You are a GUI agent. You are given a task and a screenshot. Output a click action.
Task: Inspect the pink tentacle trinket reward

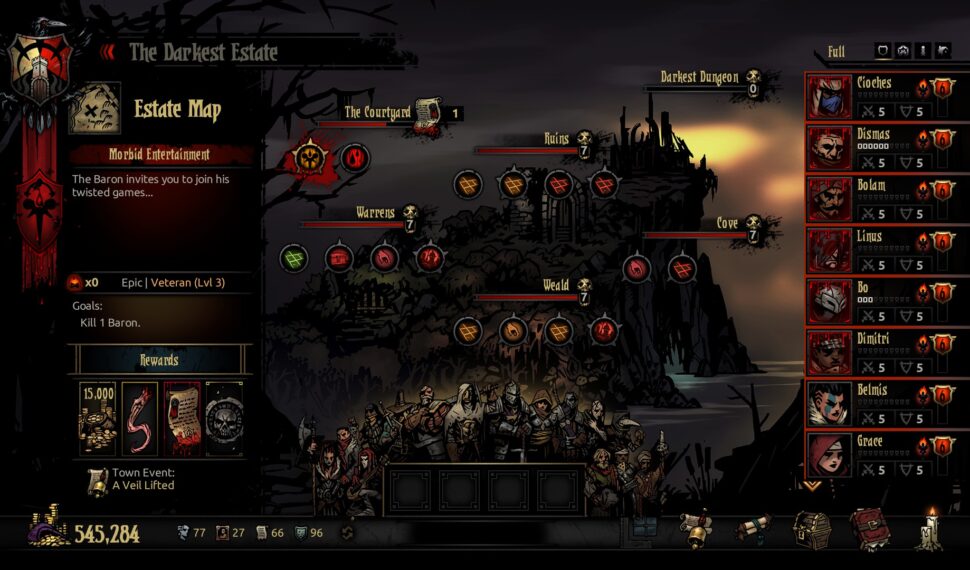pyautogui.click(x=140, y=418)
